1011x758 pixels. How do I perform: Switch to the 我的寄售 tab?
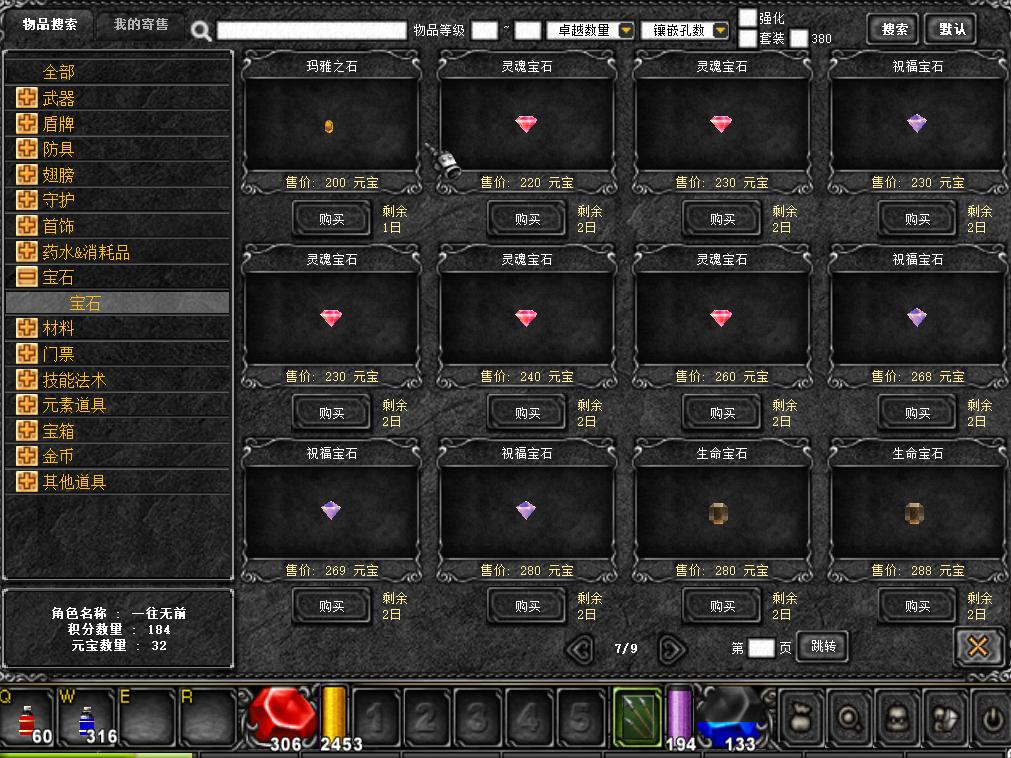pyautogui.click(x=141, y=25)
